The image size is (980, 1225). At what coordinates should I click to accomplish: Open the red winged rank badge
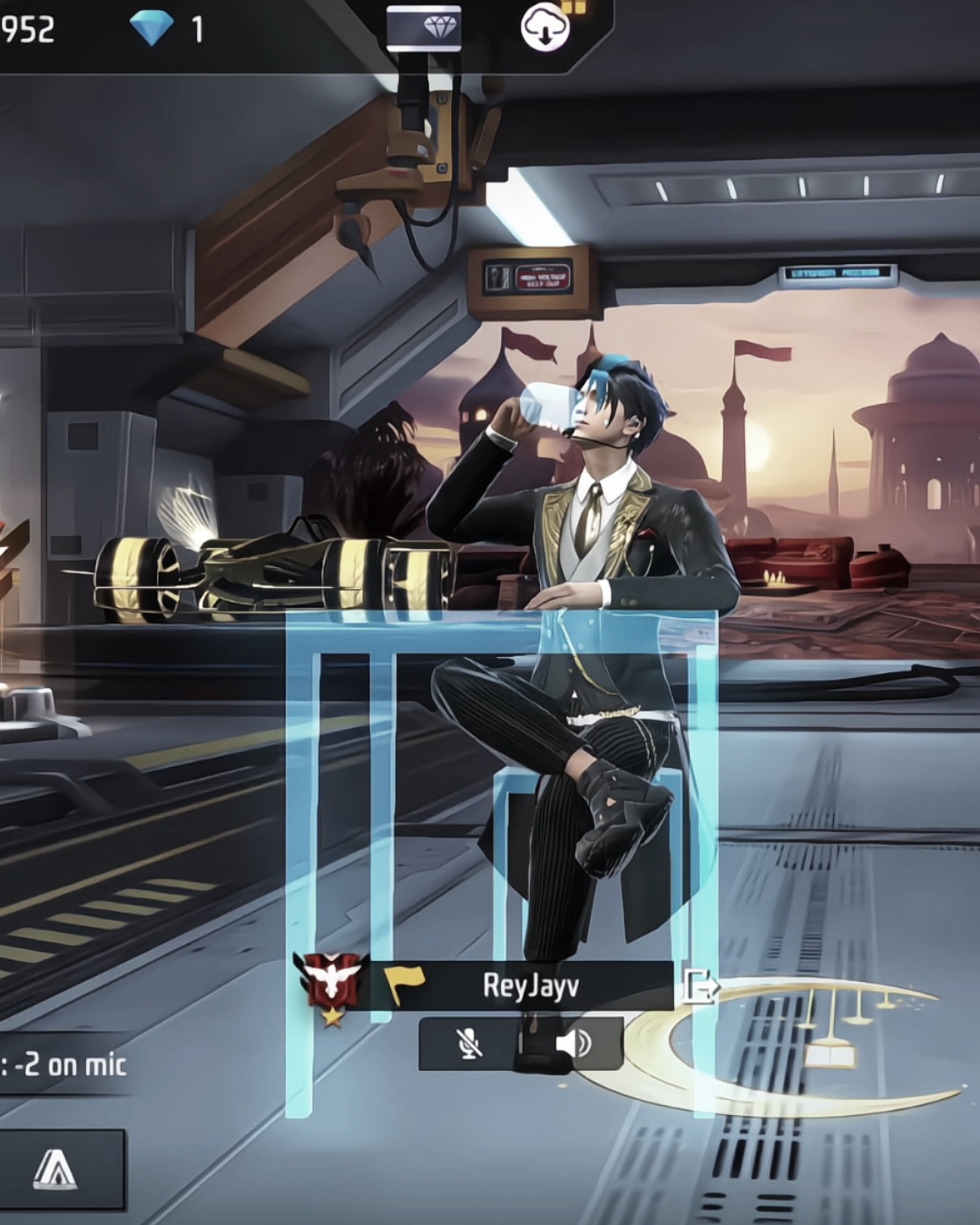click(331, 984)
